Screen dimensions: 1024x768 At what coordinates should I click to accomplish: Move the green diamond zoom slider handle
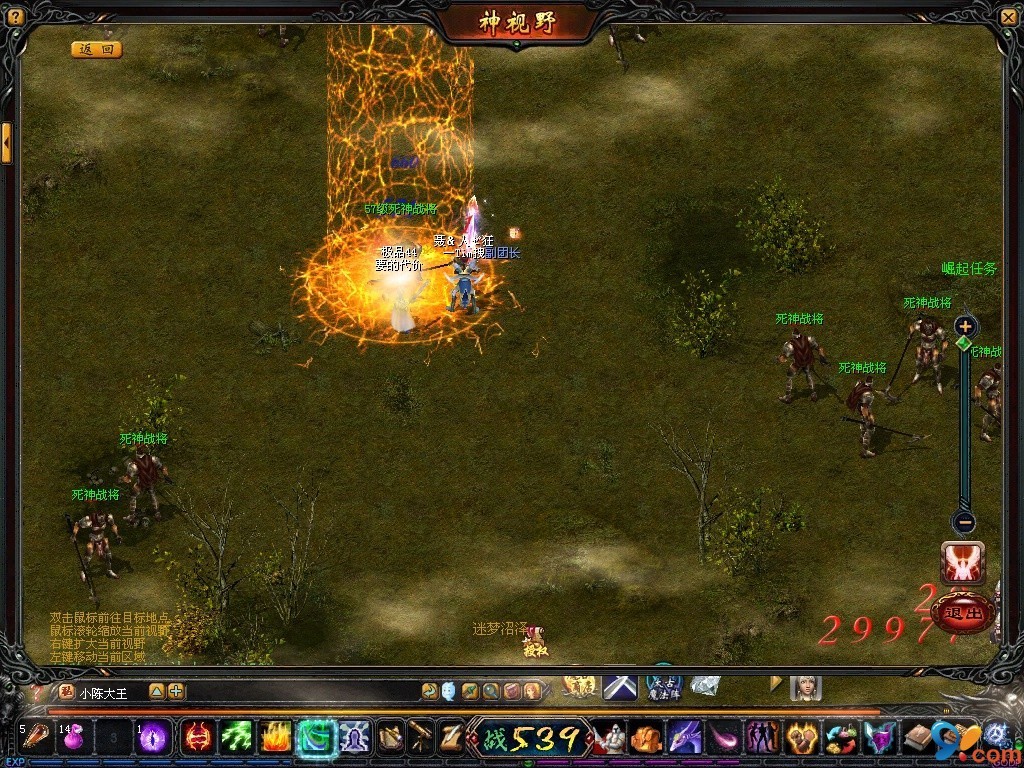pyautogui.click(x=964, y=343)
